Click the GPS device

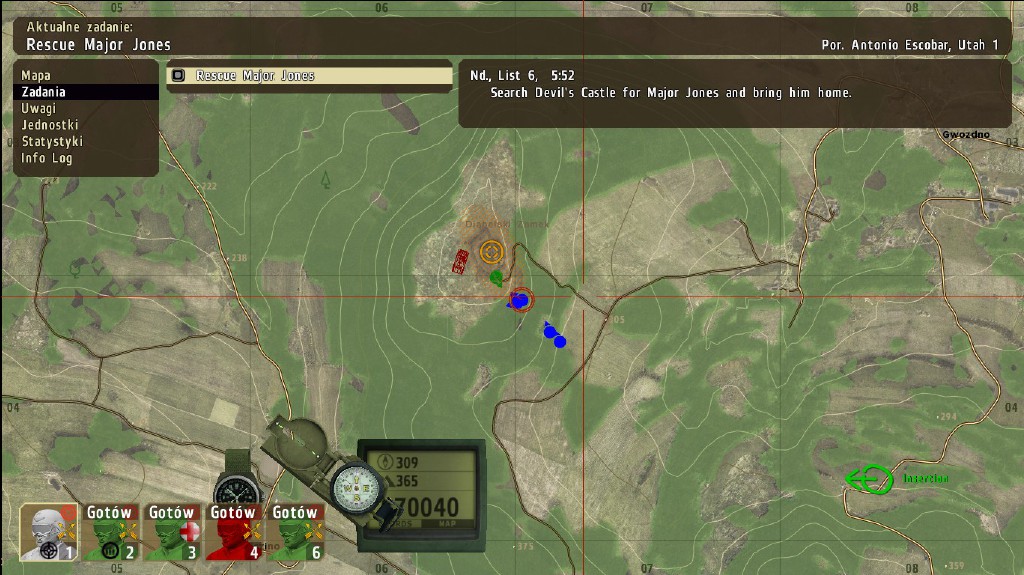[423, 490]
